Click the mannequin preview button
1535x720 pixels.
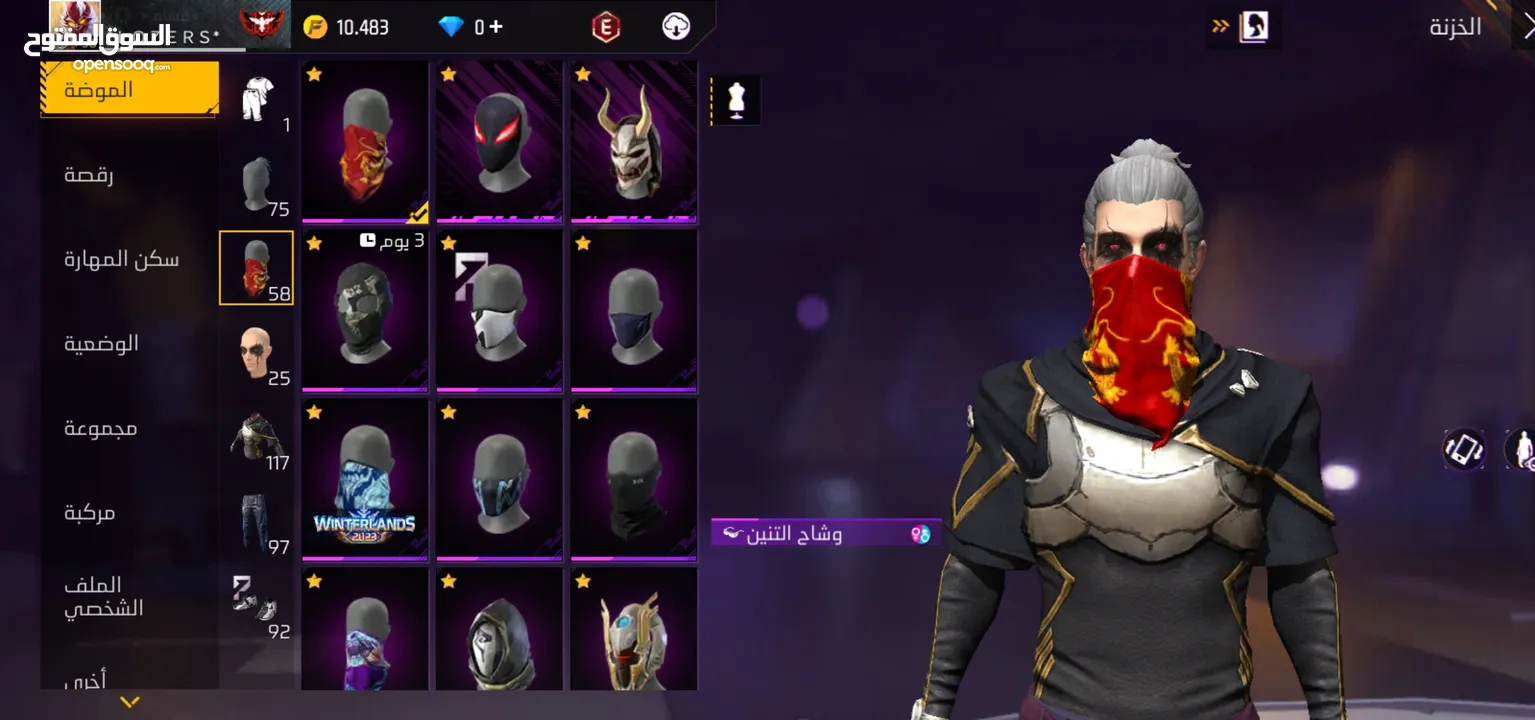[737, 101]
